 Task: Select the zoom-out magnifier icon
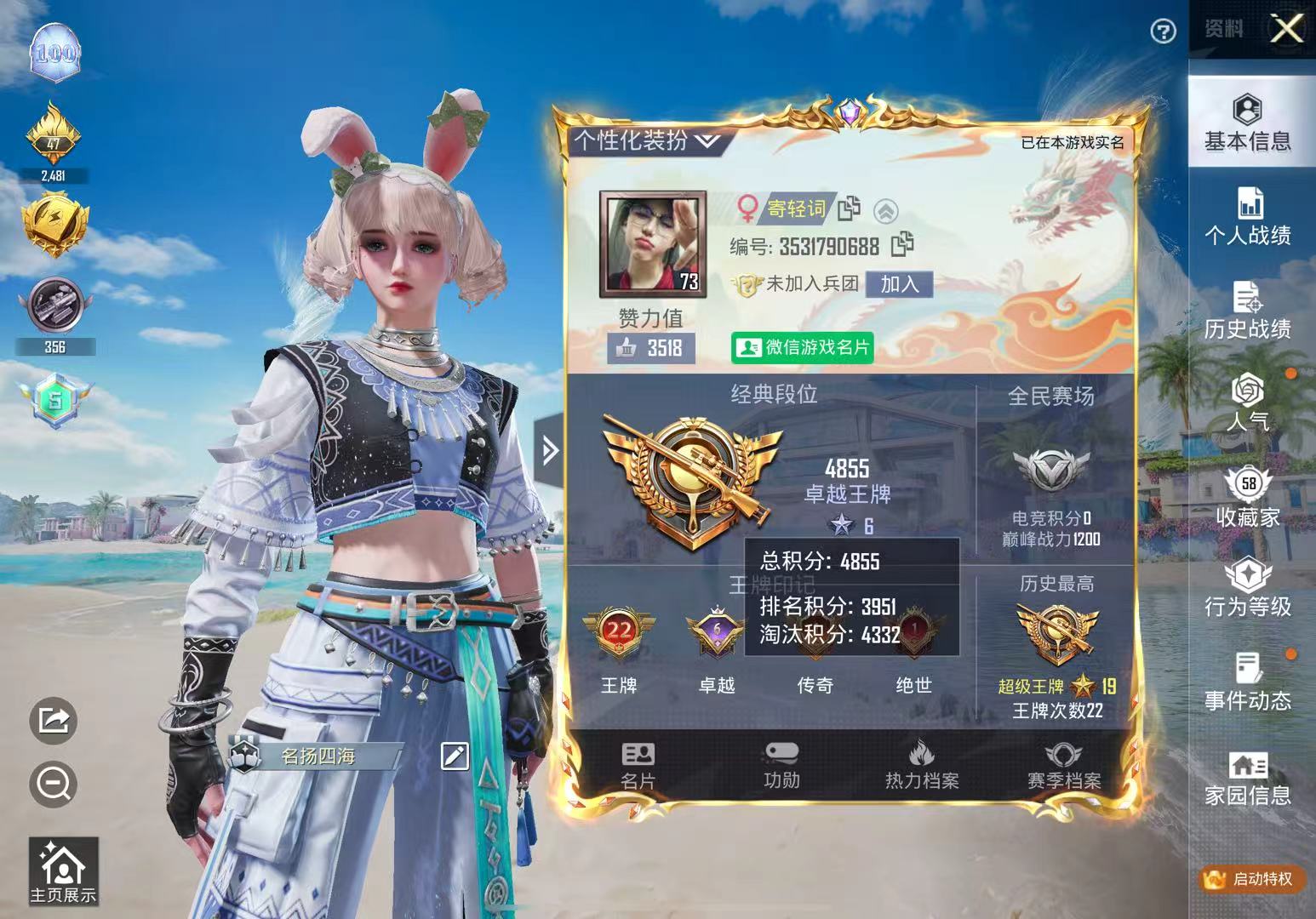coord(54,784)
